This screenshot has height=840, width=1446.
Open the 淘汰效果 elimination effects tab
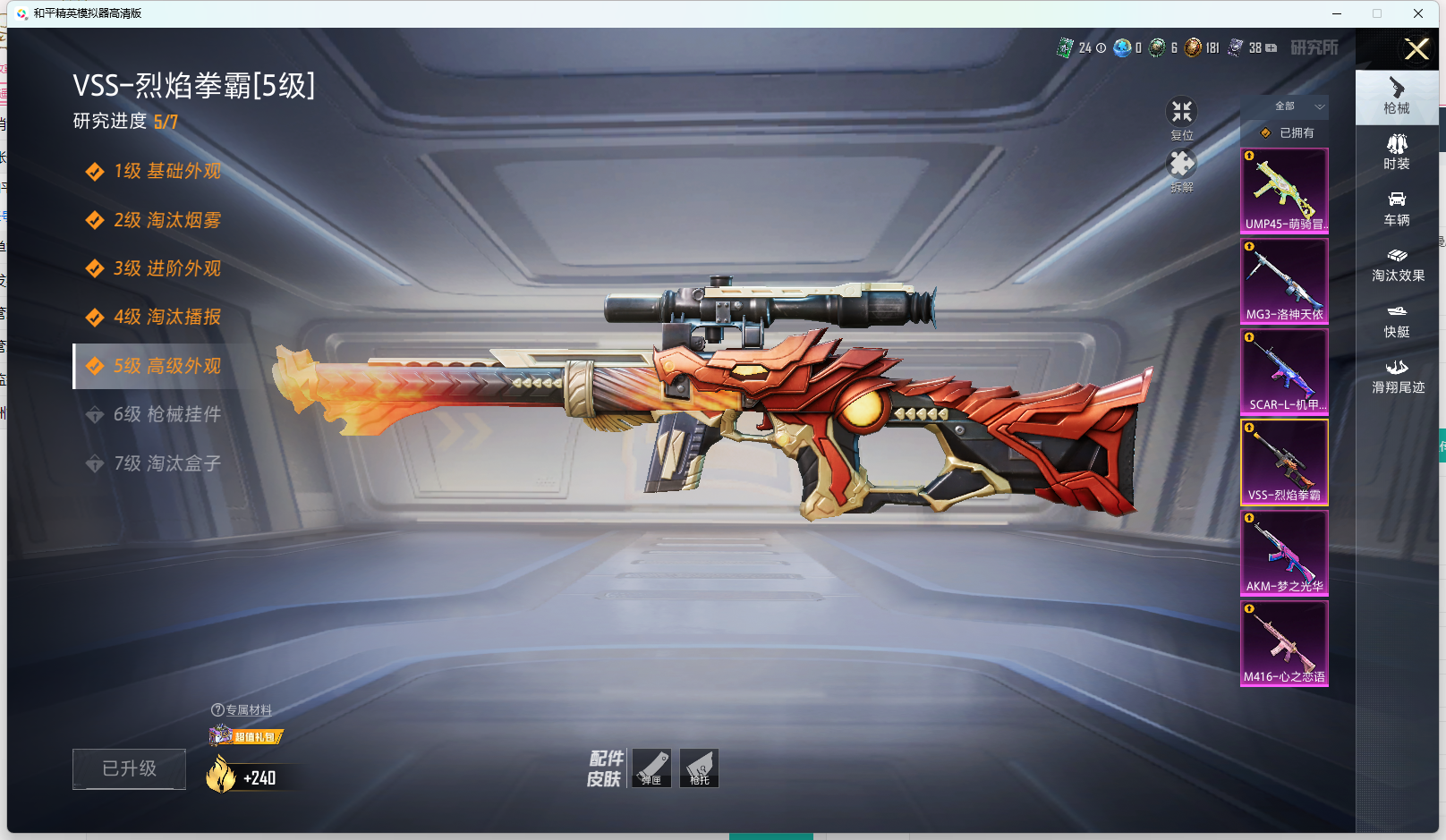pos(1398,264)
